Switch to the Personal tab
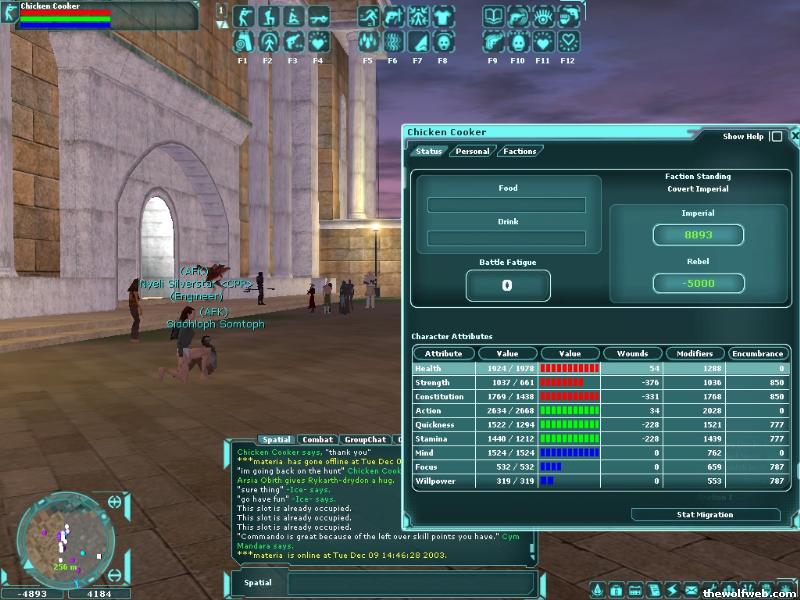 tap(471, 151)
